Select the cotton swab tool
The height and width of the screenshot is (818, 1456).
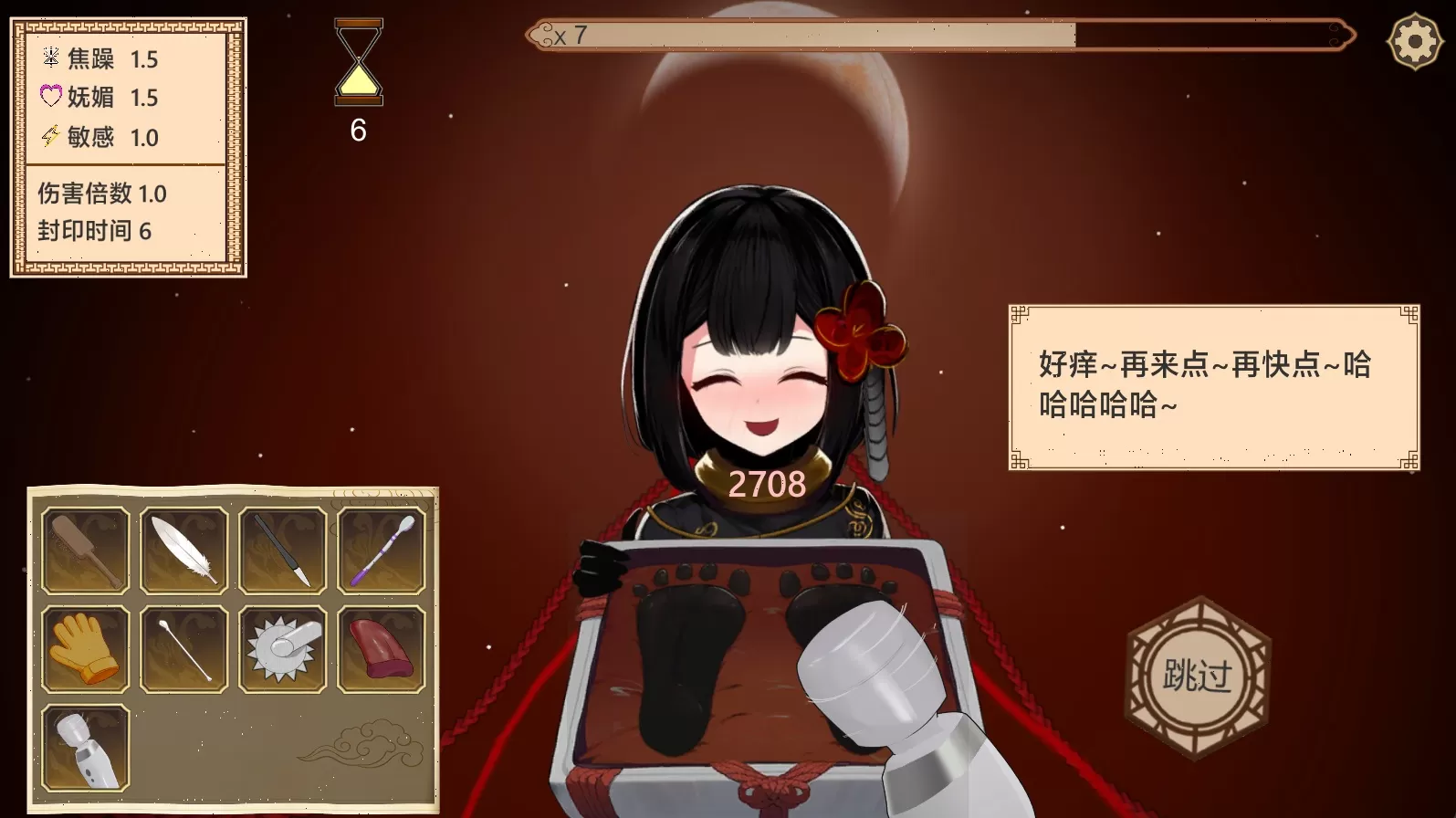click(x=183, y=650)
